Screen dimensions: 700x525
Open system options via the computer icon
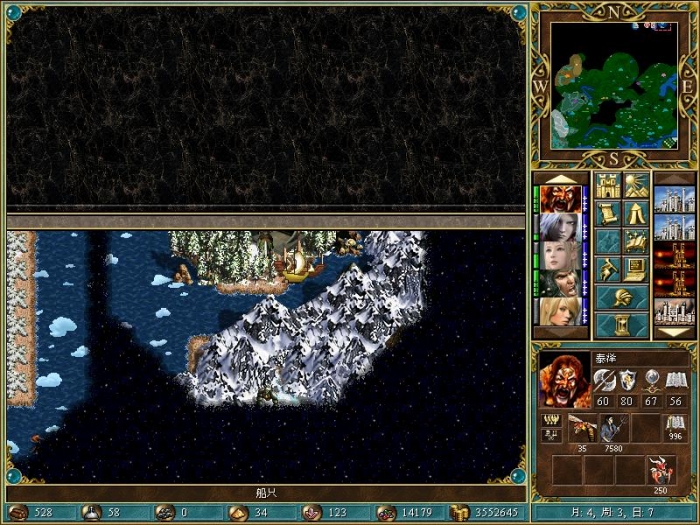point(636,269)
